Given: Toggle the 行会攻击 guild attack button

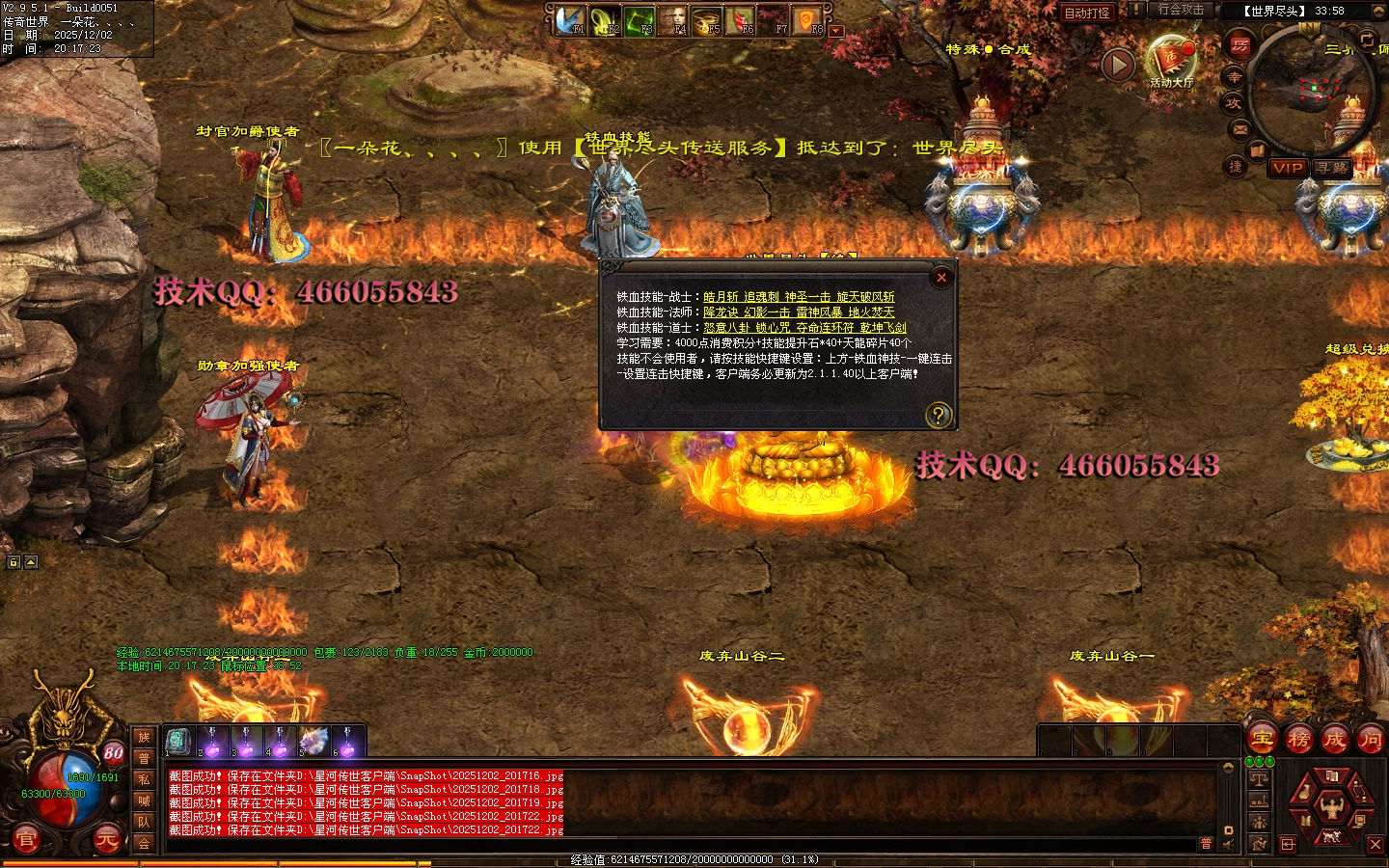Looking at the screenshot, I should (1181, 10).
